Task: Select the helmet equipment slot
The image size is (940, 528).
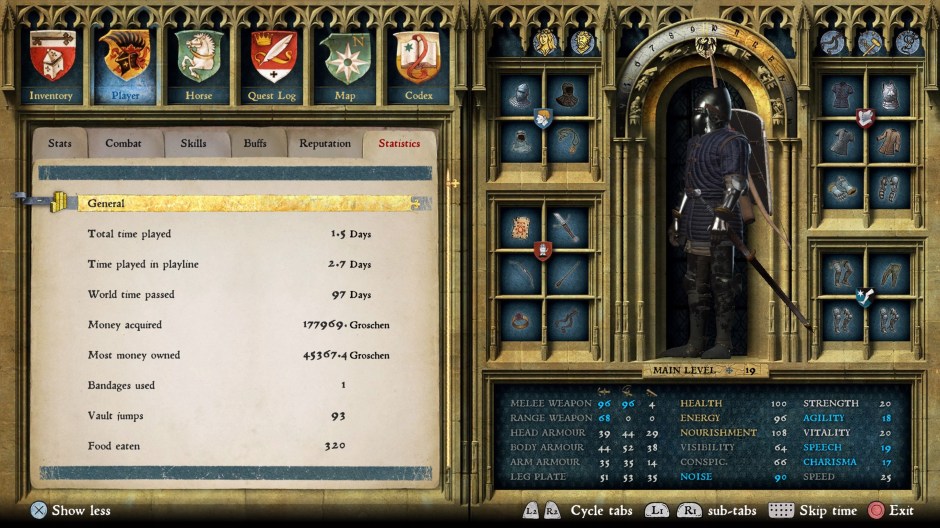Action: pos(520,96)
